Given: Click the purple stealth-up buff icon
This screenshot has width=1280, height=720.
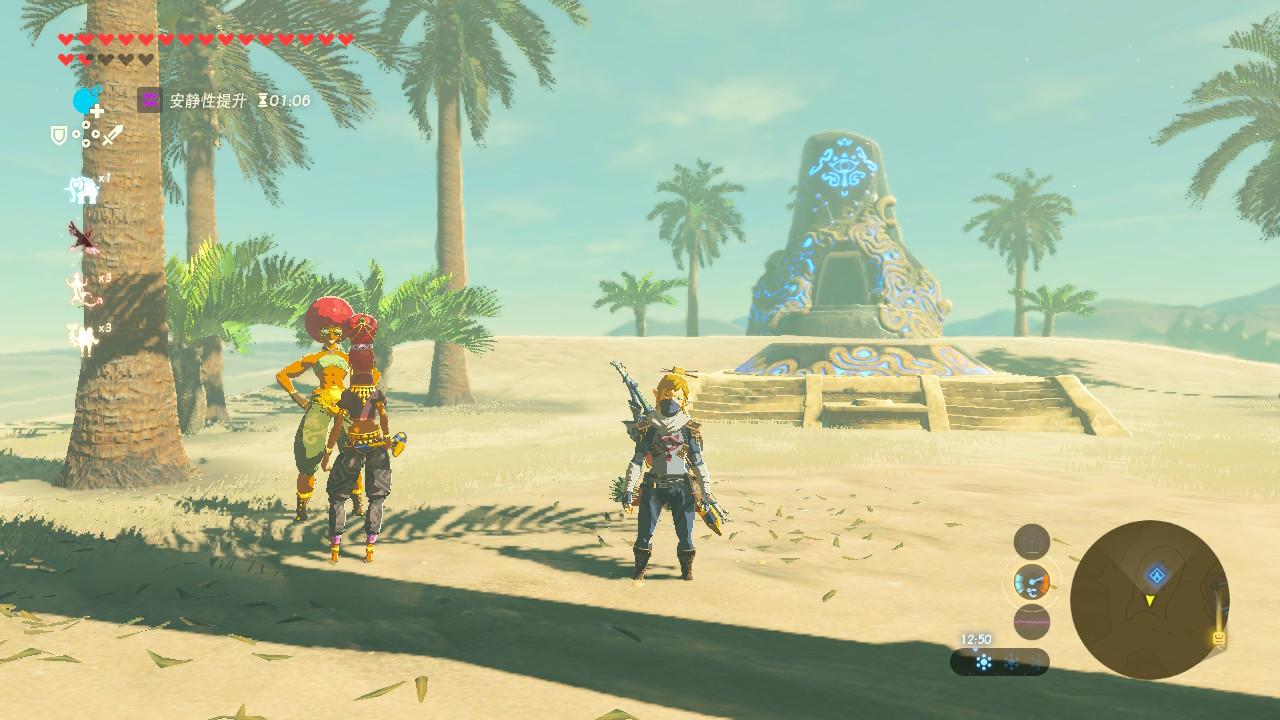Looking at the screenshot, I should (x=149, y=100).
